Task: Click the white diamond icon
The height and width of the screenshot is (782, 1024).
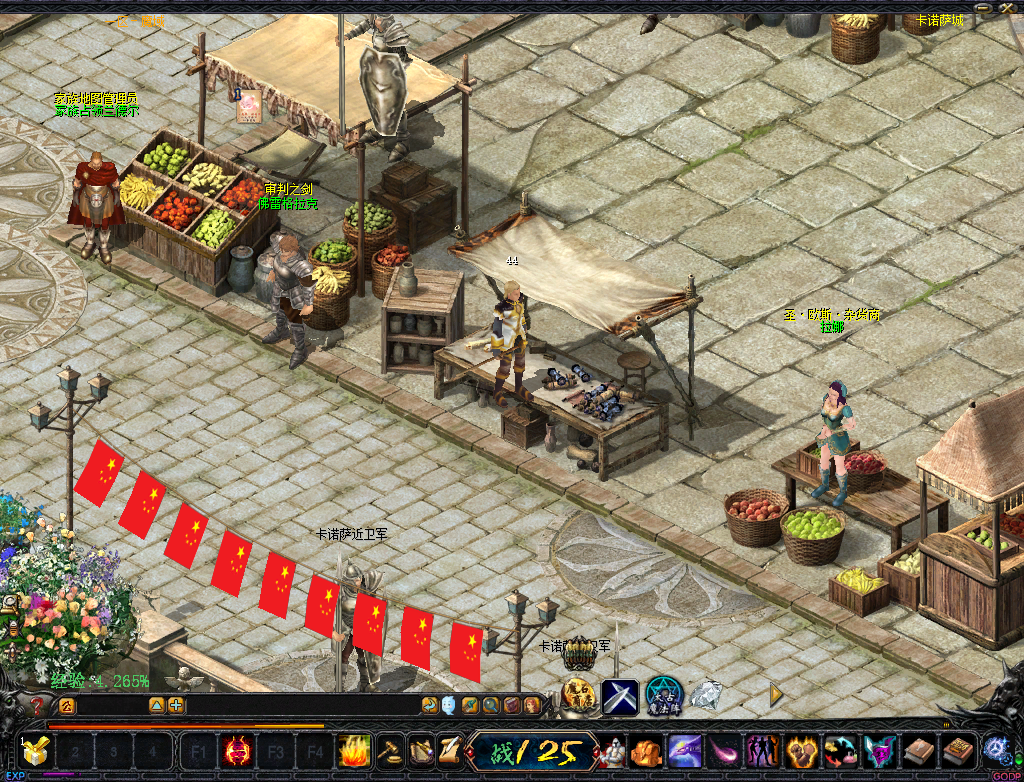Action: pyautogui.click(x=707, y=694)
